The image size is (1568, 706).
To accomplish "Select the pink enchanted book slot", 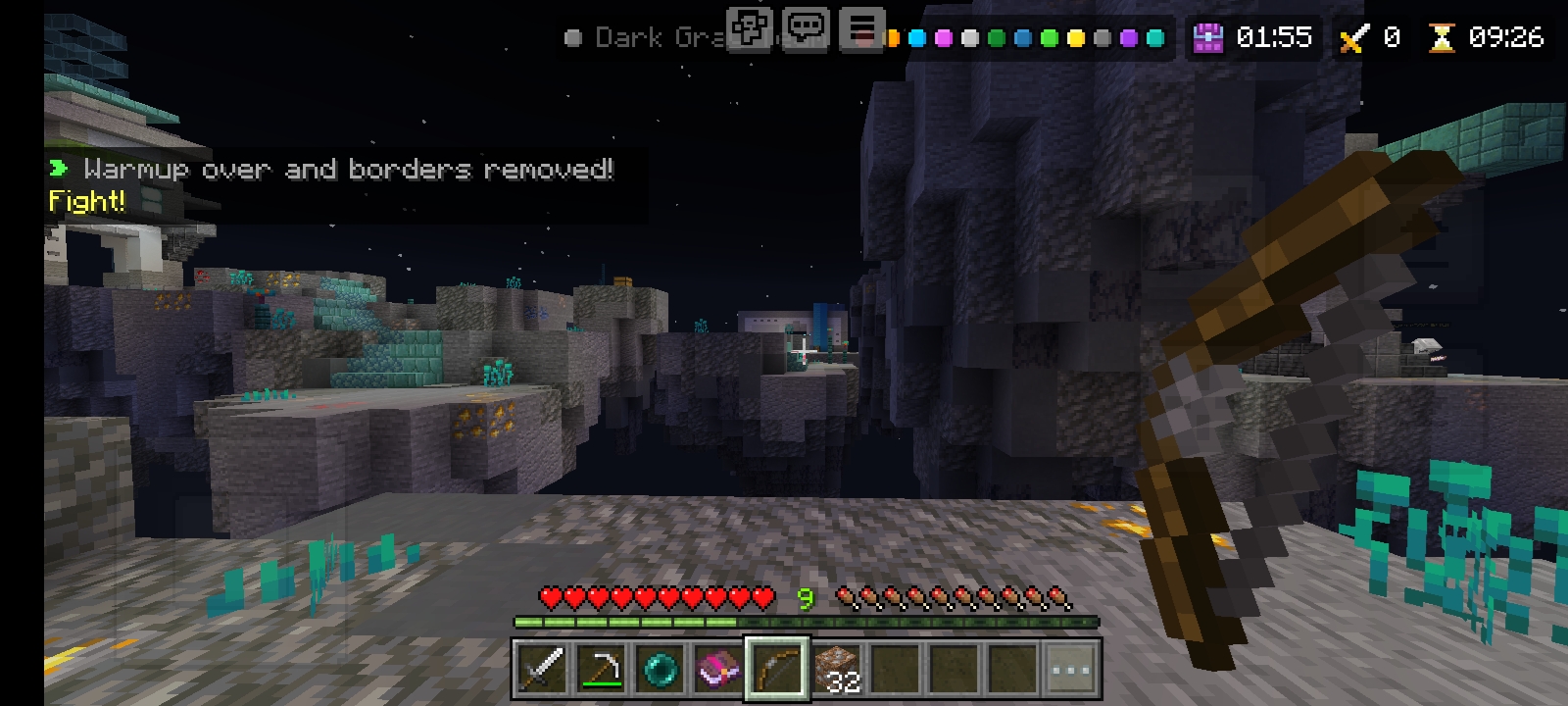I will pos(718,670).
